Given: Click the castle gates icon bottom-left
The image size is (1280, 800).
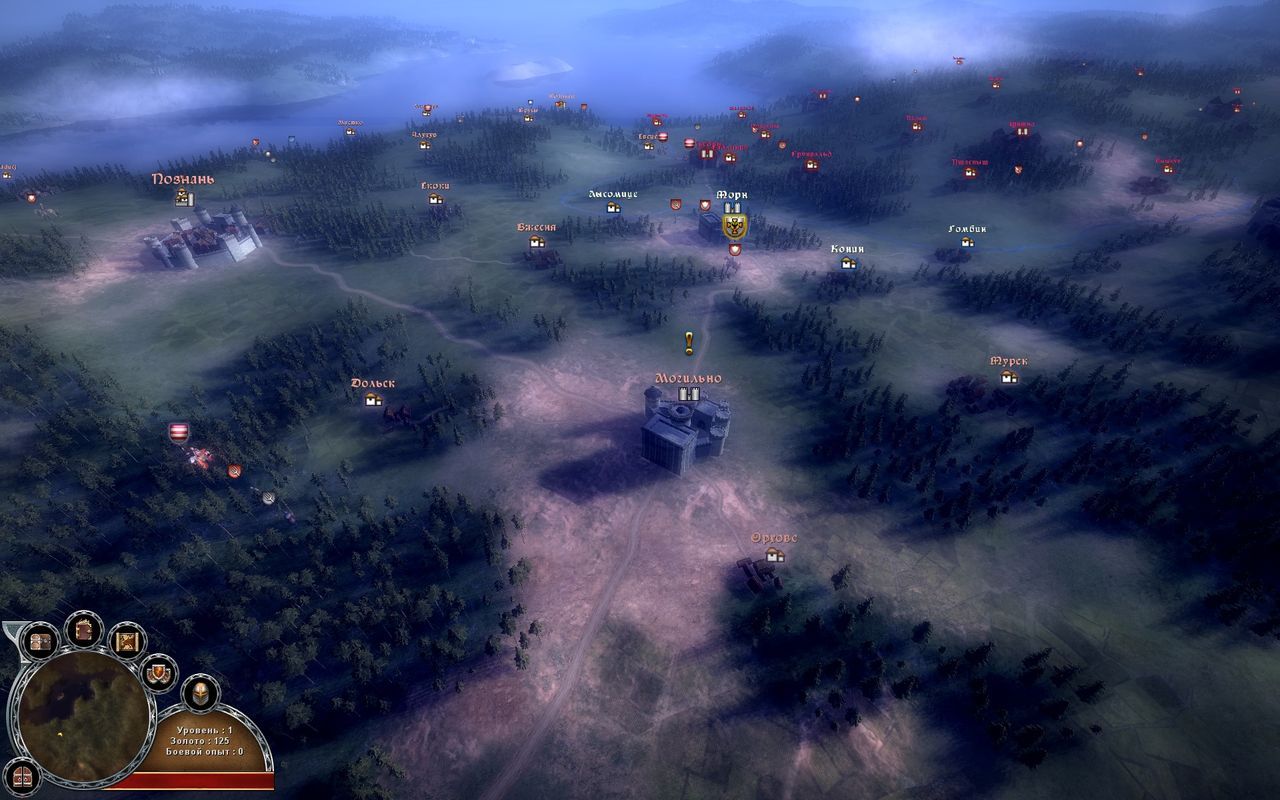Looking at the screenshot, I should [22, 778].
